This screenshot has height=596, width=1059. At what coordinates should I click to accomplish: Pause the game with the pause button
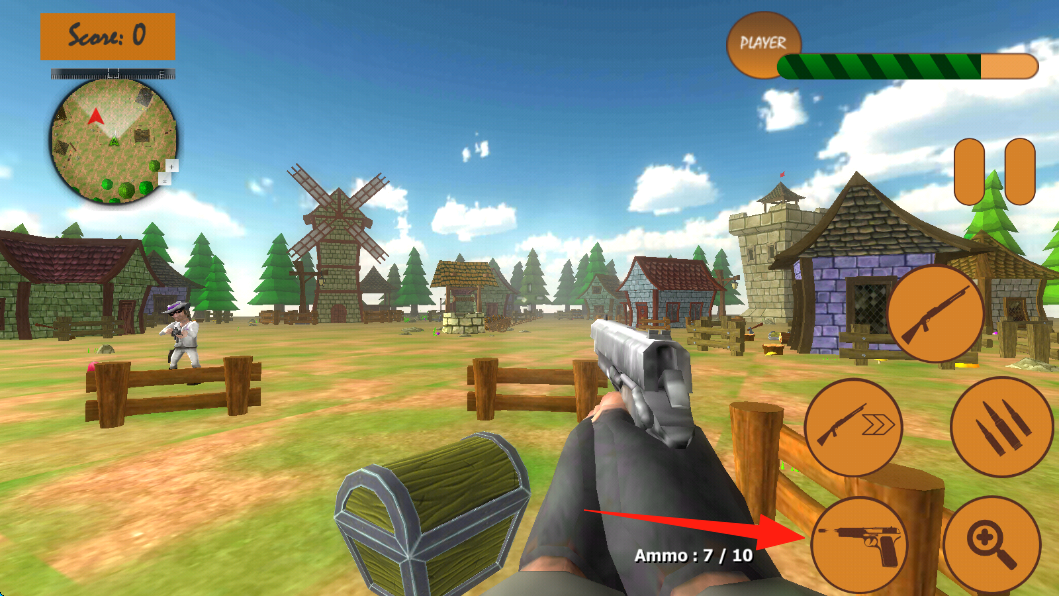click(994, 172)
